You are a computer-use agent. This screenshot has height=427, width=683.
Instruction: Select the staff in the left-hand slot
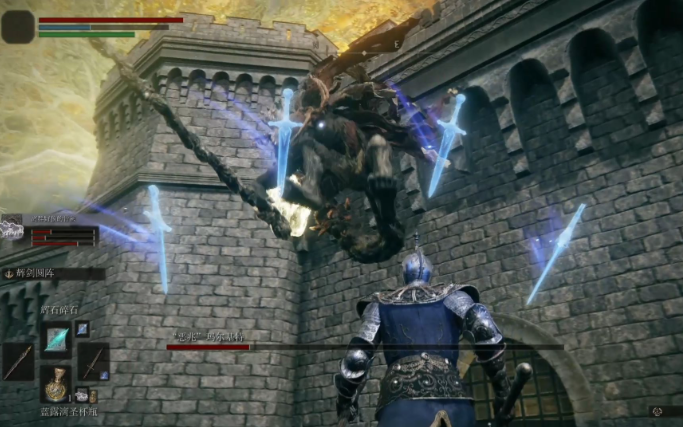[18, 362]
